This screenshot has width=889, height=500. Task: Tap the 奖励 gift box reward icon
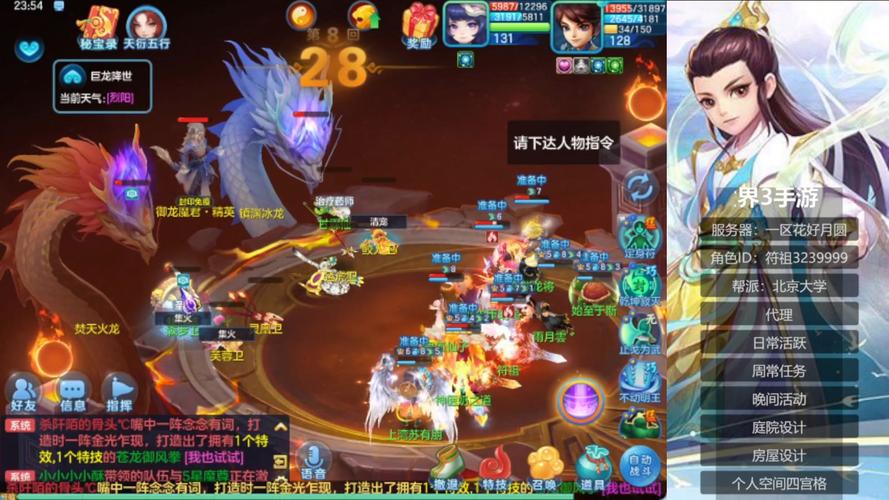point(420,22)
